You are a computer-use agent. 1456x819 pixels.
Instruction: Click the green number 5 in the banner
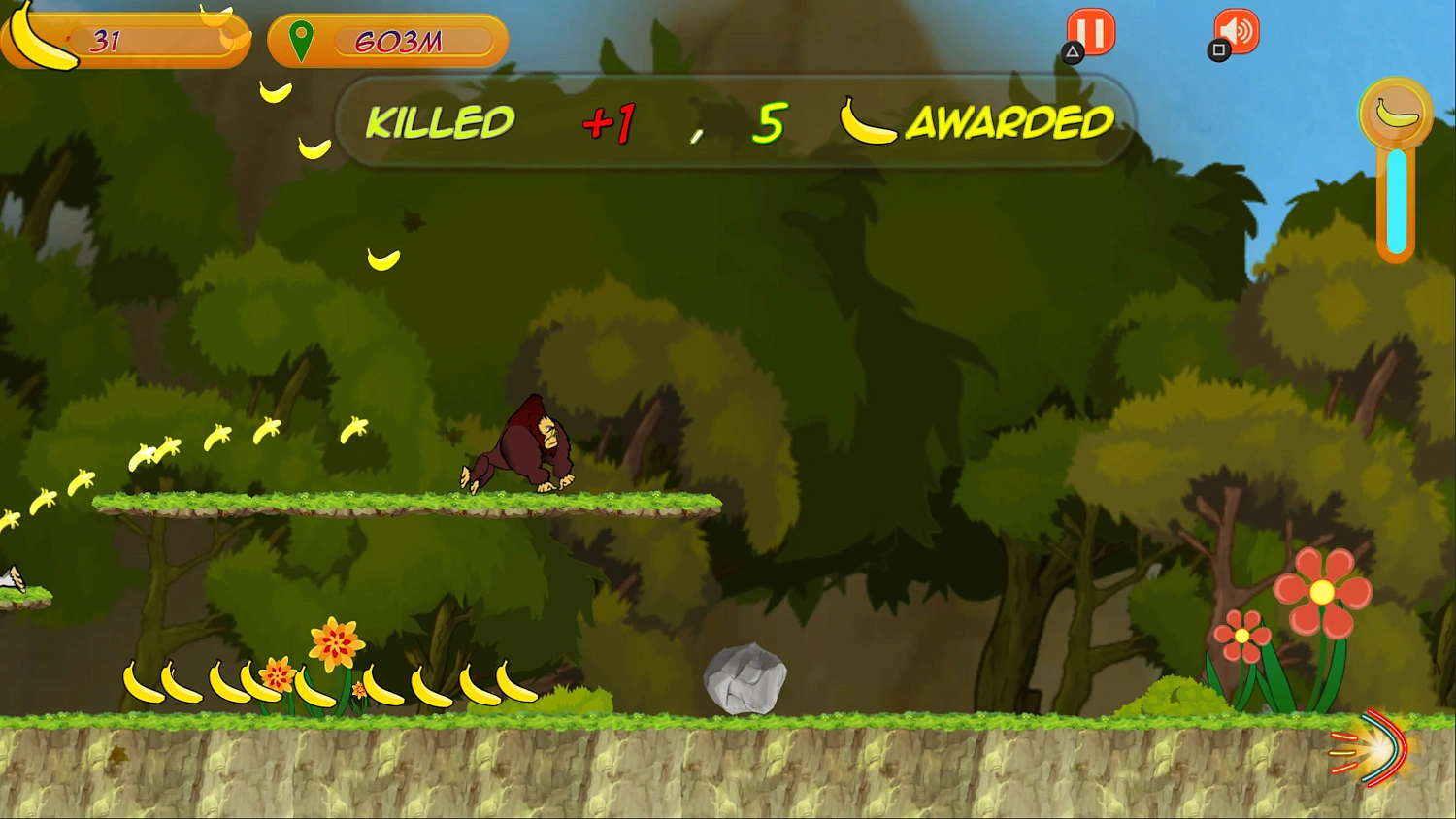(x=767, y=121)
